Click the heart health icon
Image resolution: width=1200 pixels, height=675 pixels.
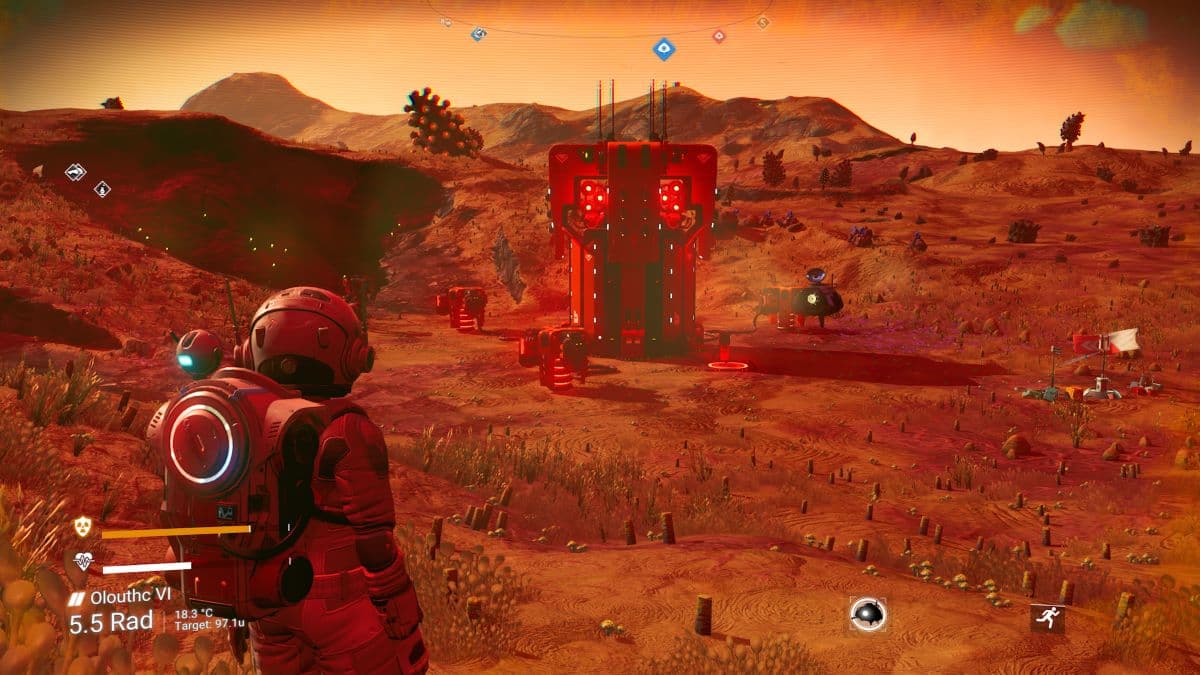click(x=82, y=562)
